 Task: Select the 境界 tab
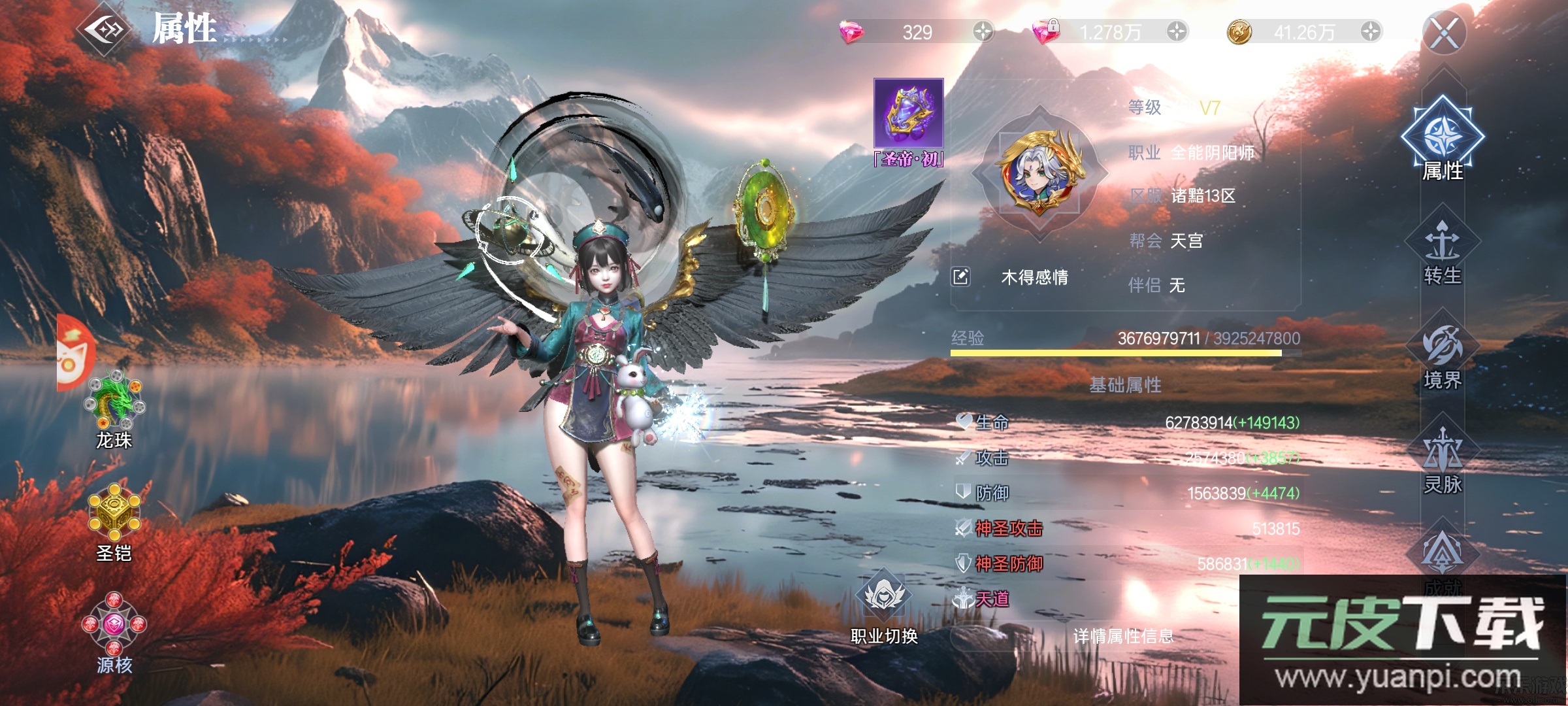coord(1443,358)
